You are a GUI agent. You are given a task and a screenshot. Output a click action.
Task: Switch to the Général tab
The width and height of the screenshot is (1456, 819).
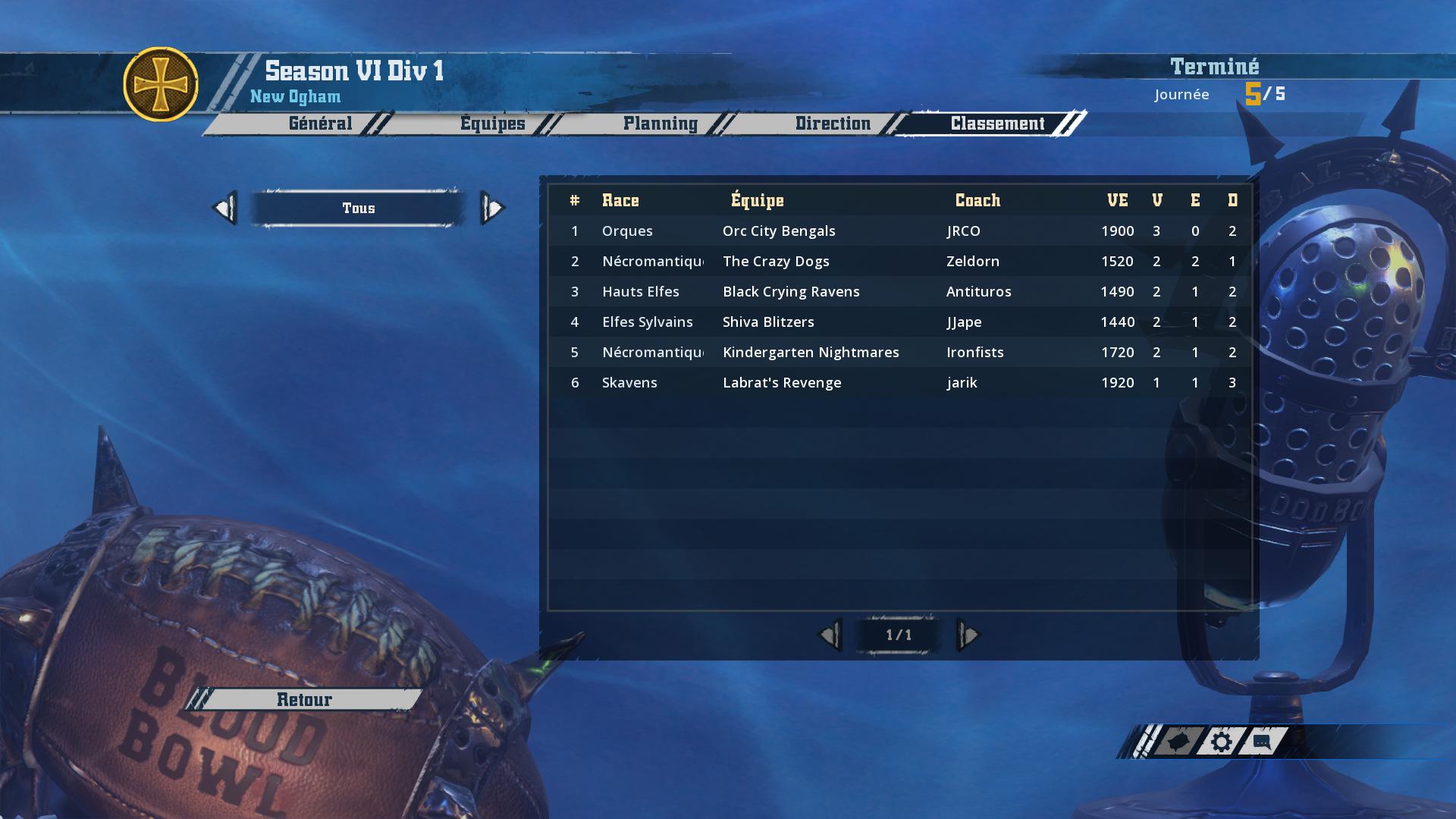(x=320, y=124)
